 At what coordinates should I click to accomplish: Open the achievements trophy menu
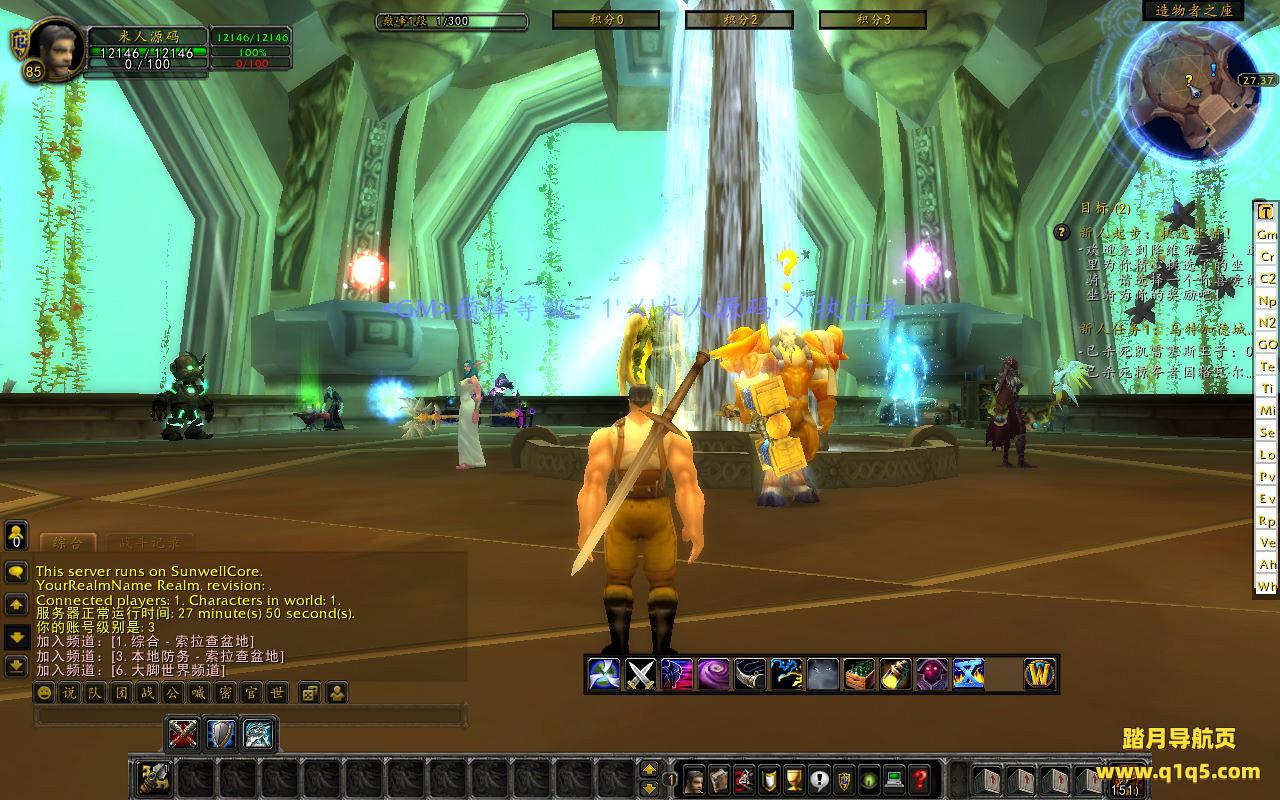[794, 779]
